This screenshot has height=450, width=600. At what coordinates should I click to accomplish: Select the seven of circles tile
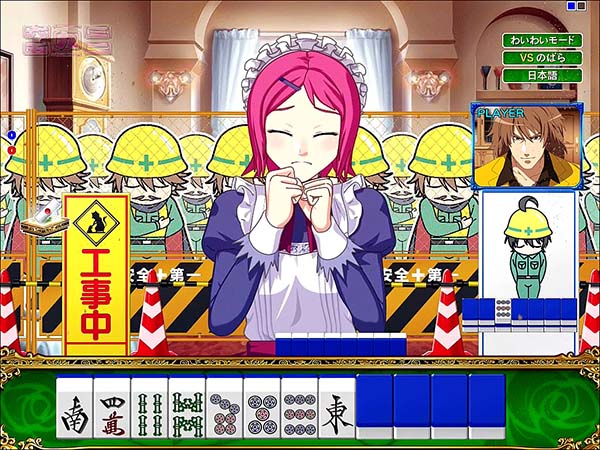[224, 411]
